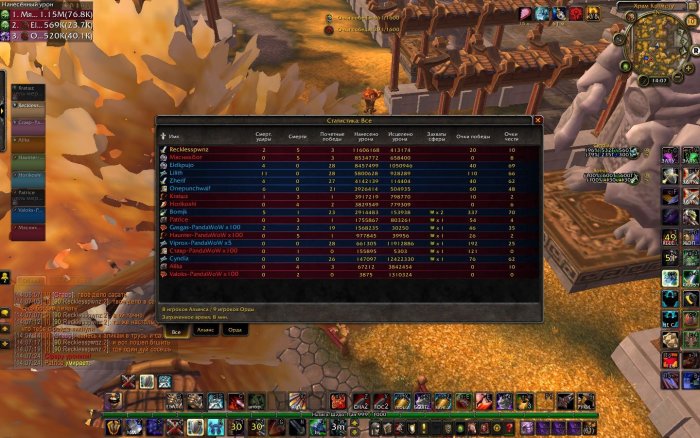
Task: Select the Все tab
Action: click(x=176, y=329)
